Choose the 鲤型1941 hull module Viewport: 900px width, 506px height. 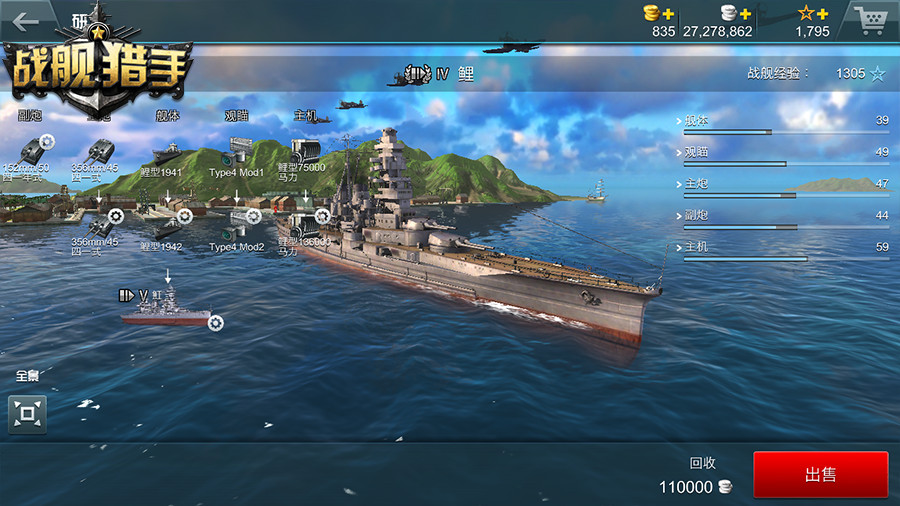[x=165, y=154]
